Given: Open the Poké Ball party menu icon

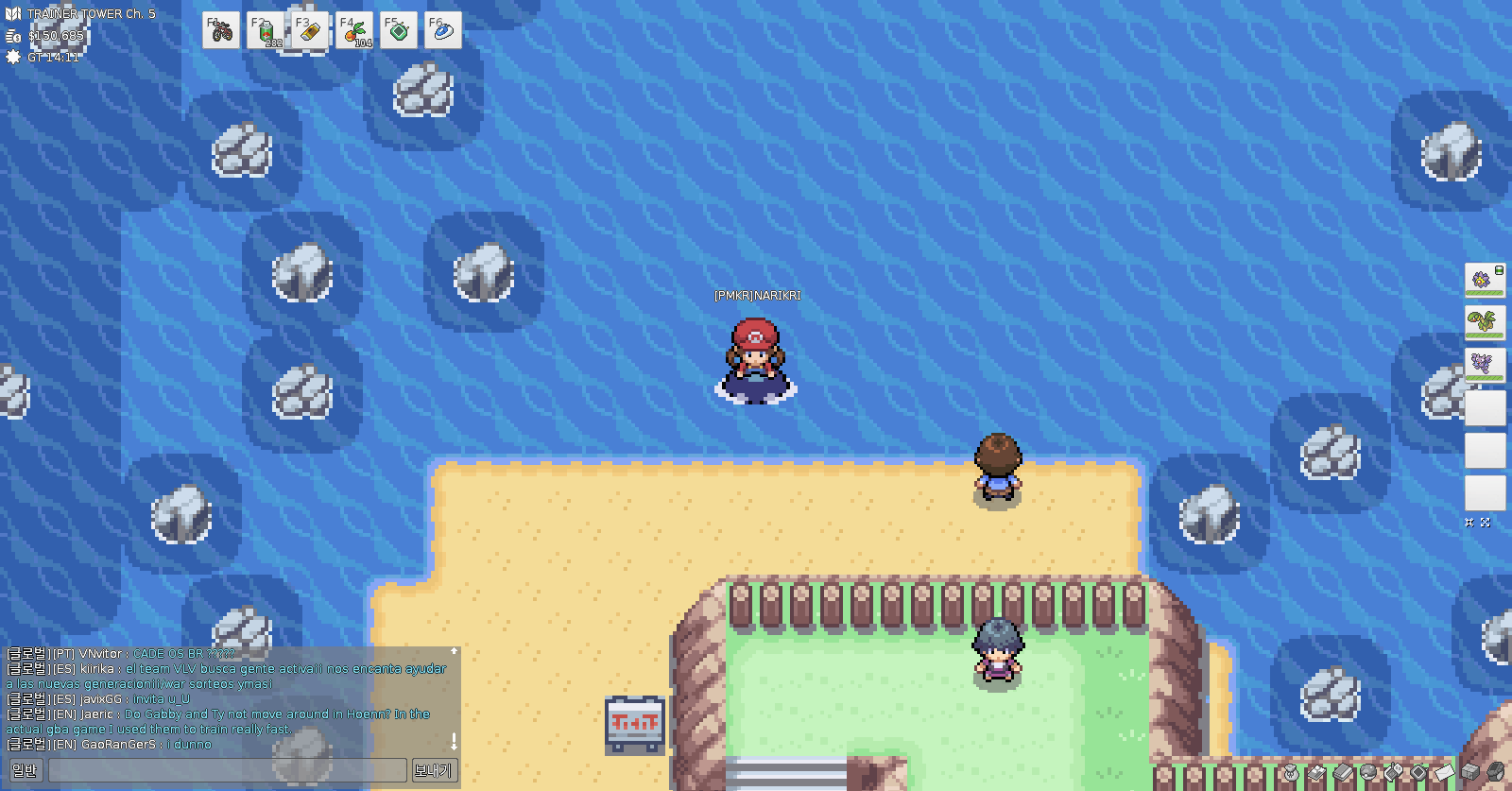Looking at the screenshot, I should (1367, 771).
